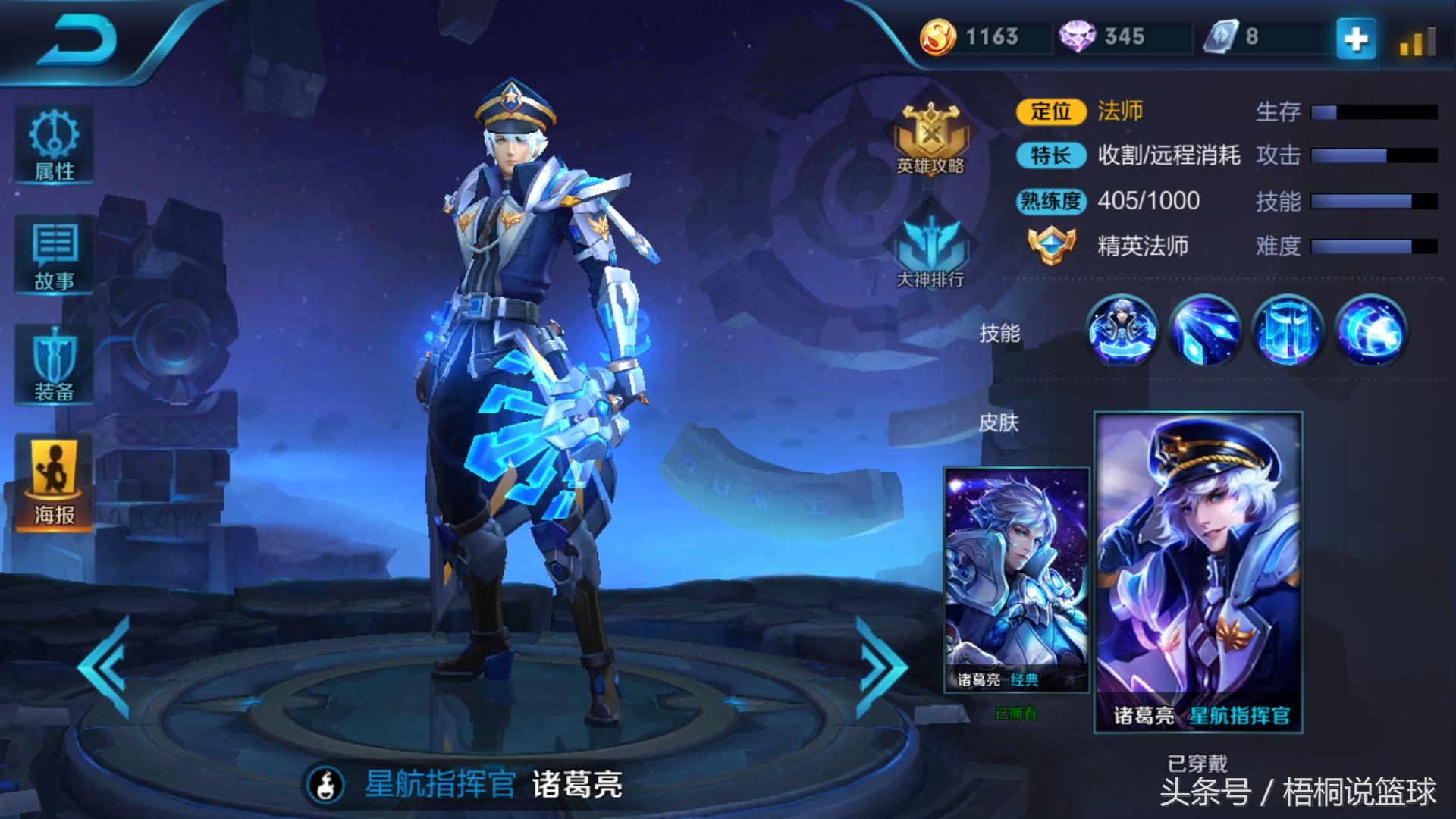This screenshot has height=819, width=1456.
Task: Click the purple diamond currency icon
Action: point(1077,37)
